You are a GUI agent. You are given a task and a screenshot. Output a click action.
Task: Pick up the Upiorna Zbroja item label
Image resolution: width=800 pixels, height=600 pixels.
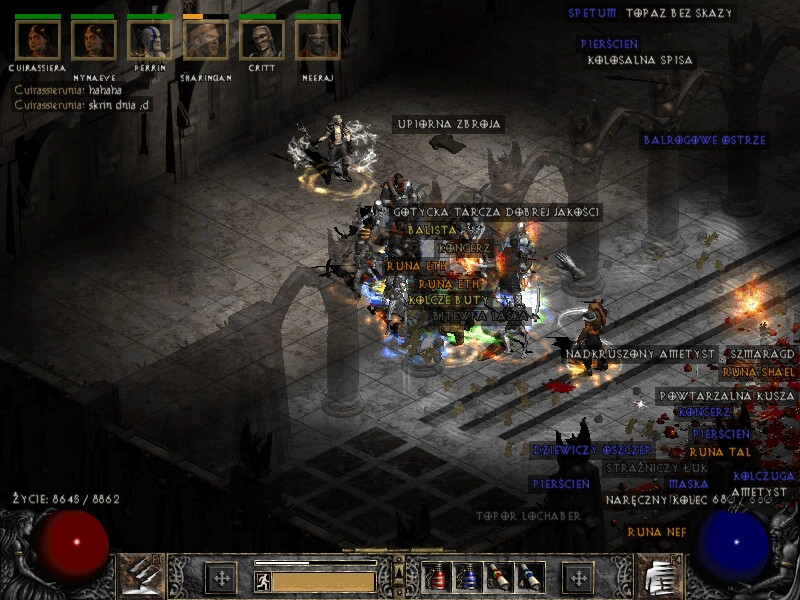click(448, 124)
